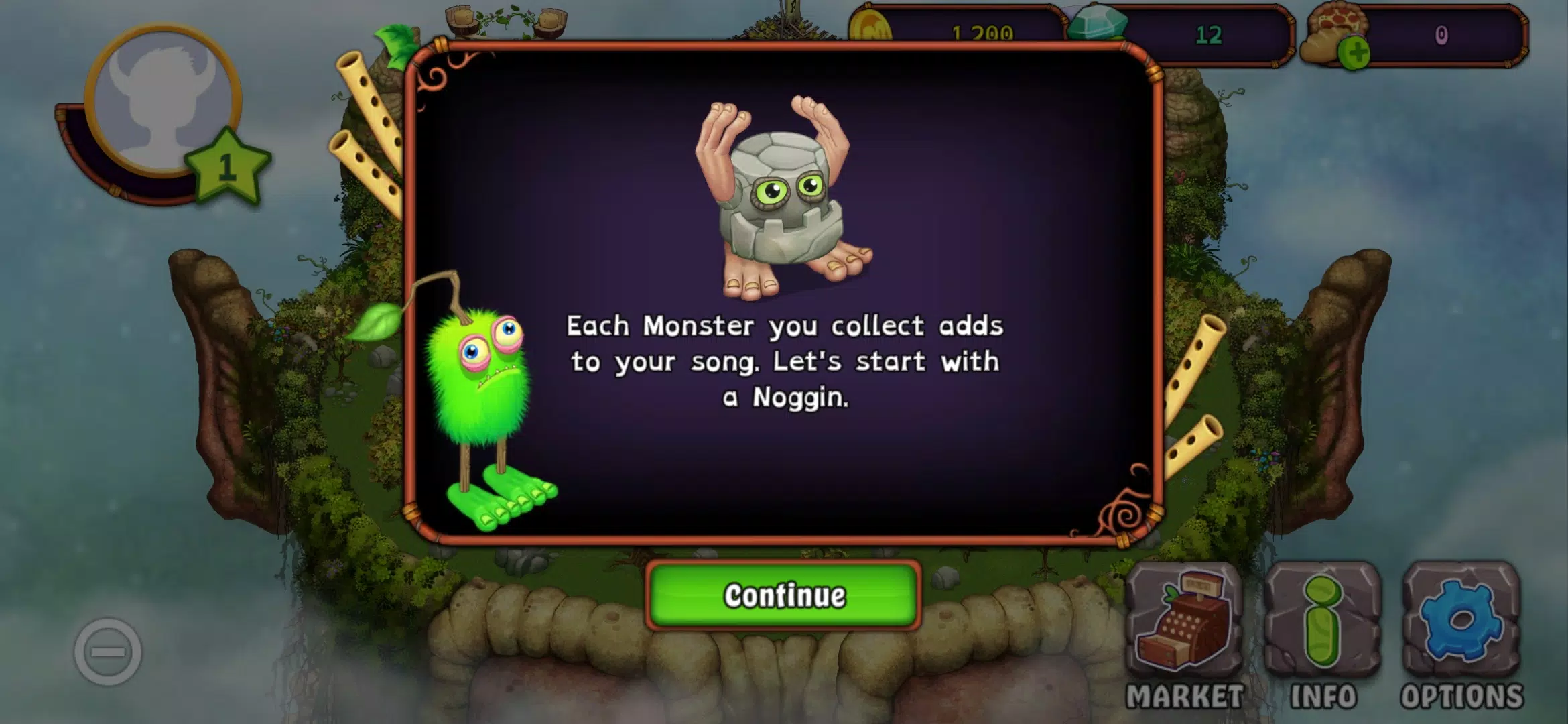This screenshot has width=1568, height=724.
Task: Open the Market
Action: pyautogui.click(x=1184, y=636)
